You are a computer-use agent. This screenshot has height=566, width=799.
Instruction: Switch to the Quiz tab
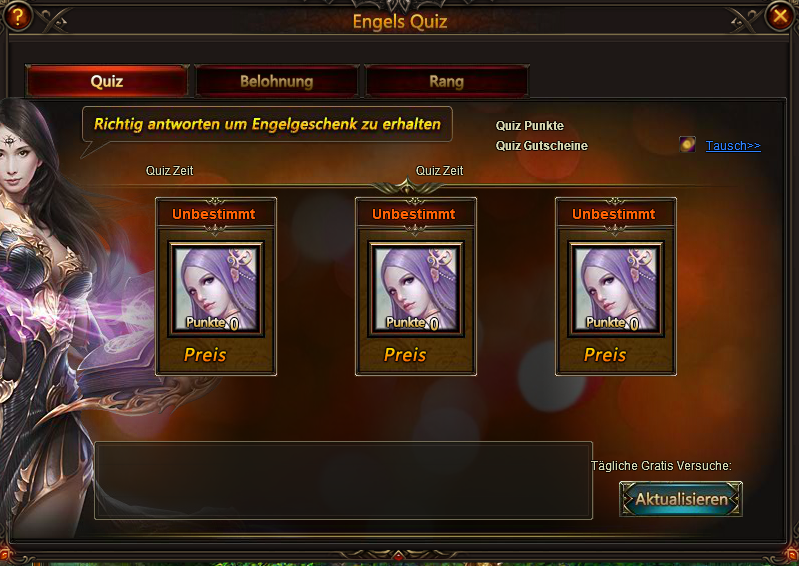[x=107, y=81]
